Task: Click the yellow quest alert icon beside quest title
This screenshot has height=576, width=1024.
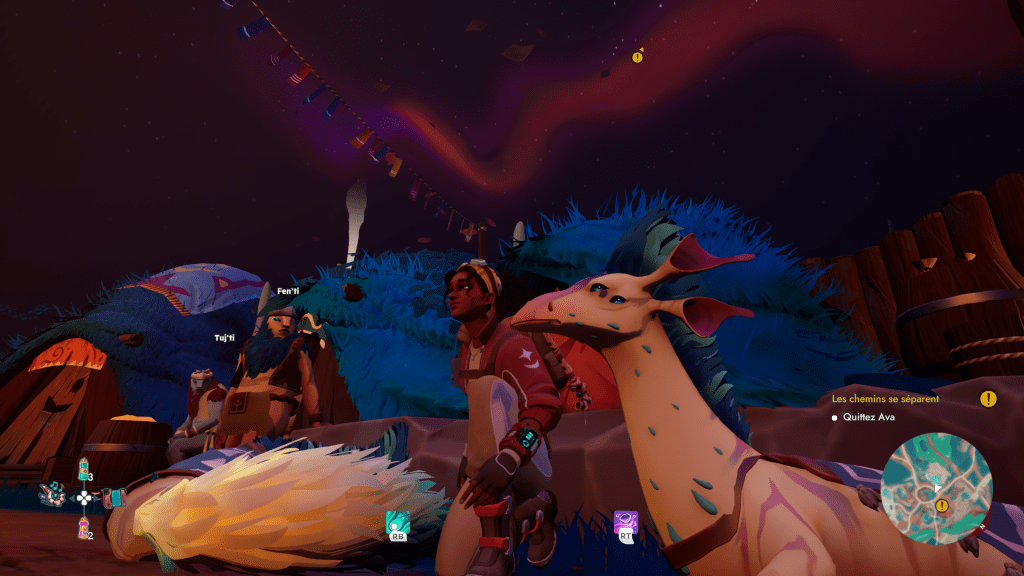Action: coord(988,399)
